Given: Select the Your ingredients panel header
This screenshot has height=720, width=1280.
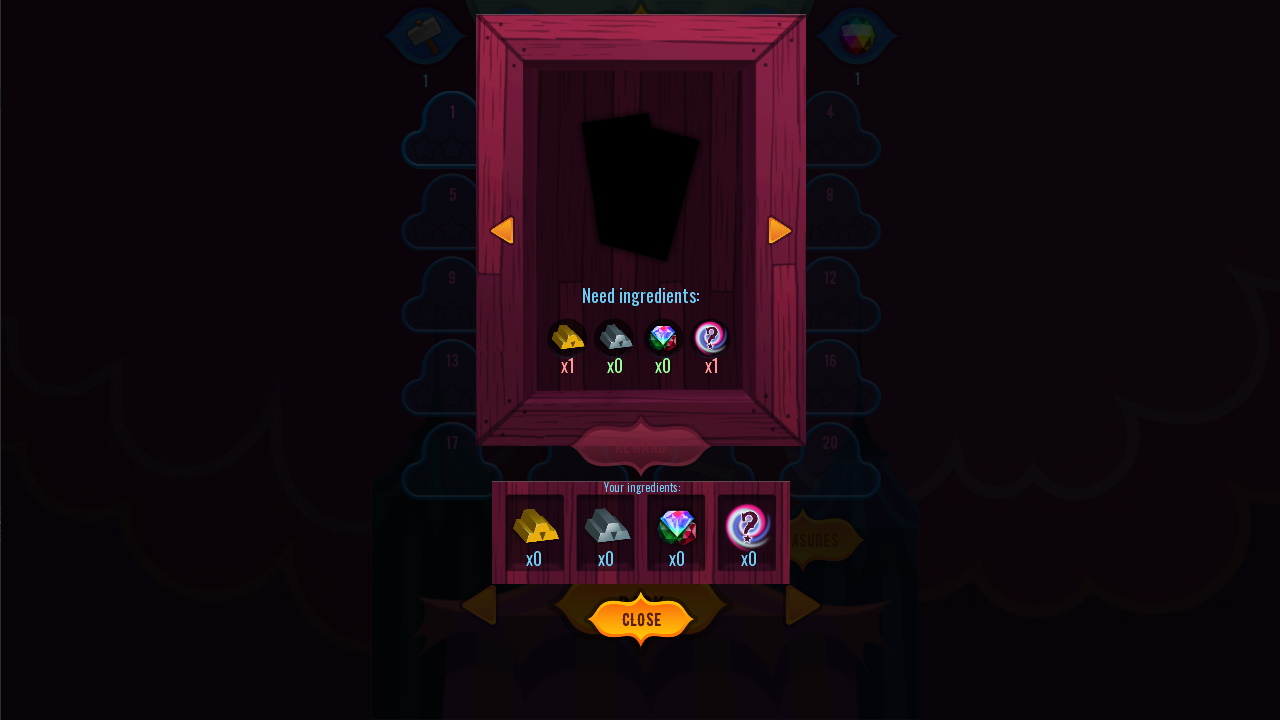Looking at the screenshot, I should click(642, 488).
